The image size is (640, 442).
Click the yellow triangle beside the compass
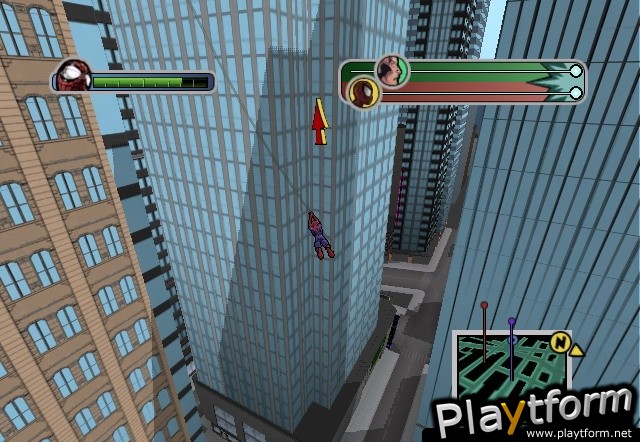pyautogui.click(x=578, y=349)
